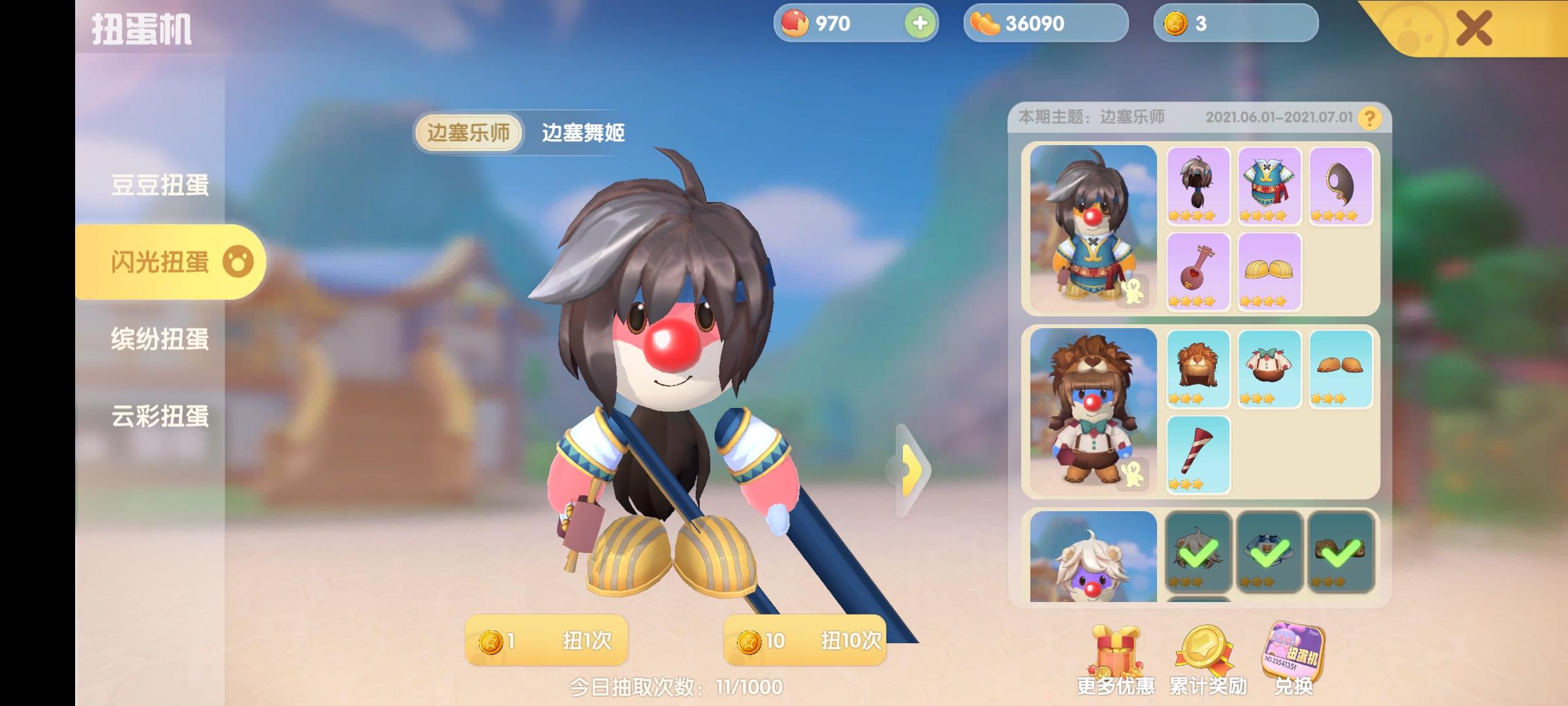Expand the next outfit with the yellow arrow
Screen dimensions: 1568x706
(x=909, y=469)
